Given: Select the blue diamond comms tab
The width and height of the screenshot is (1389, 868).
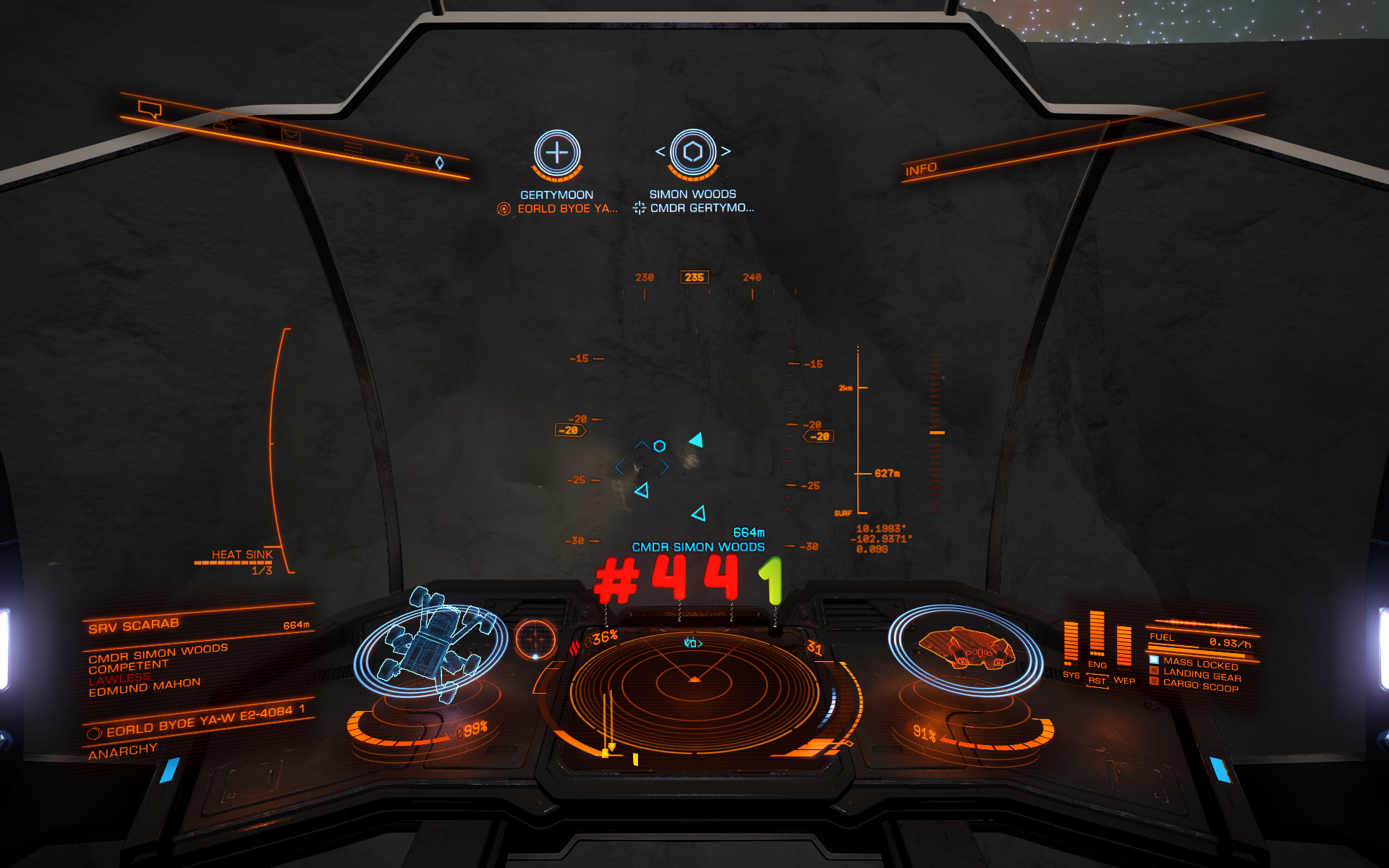Looking at the screenshot, I should click(x=439, y=163).
